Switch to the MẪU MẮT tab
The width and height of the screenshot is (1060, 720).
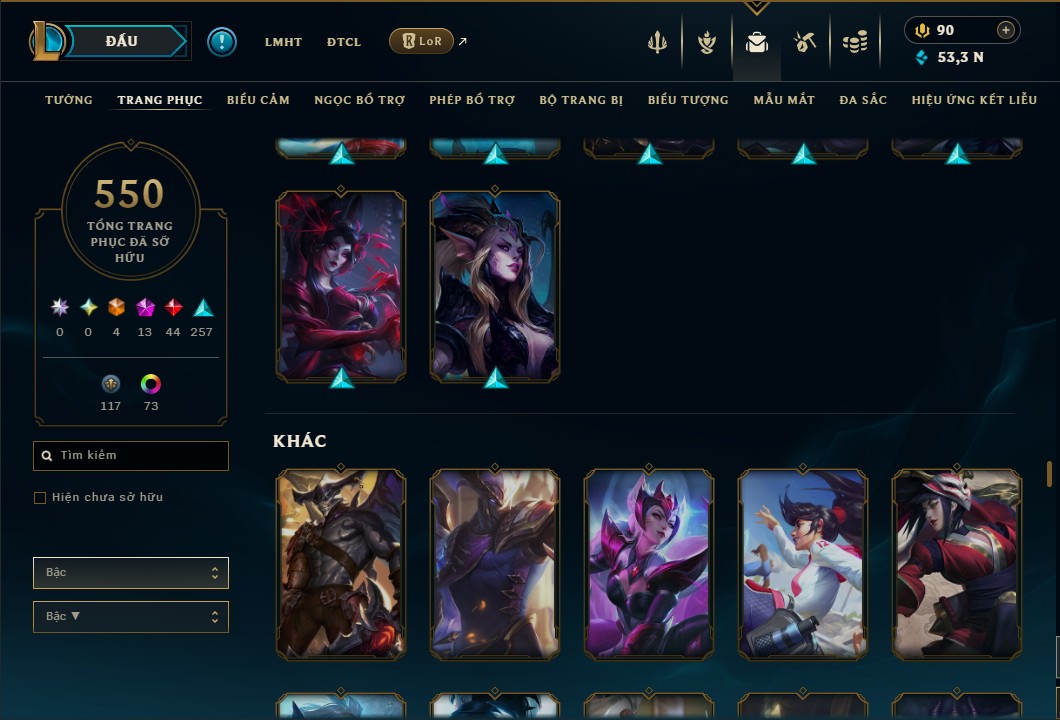pyautogui.click(x=784, y=100)
